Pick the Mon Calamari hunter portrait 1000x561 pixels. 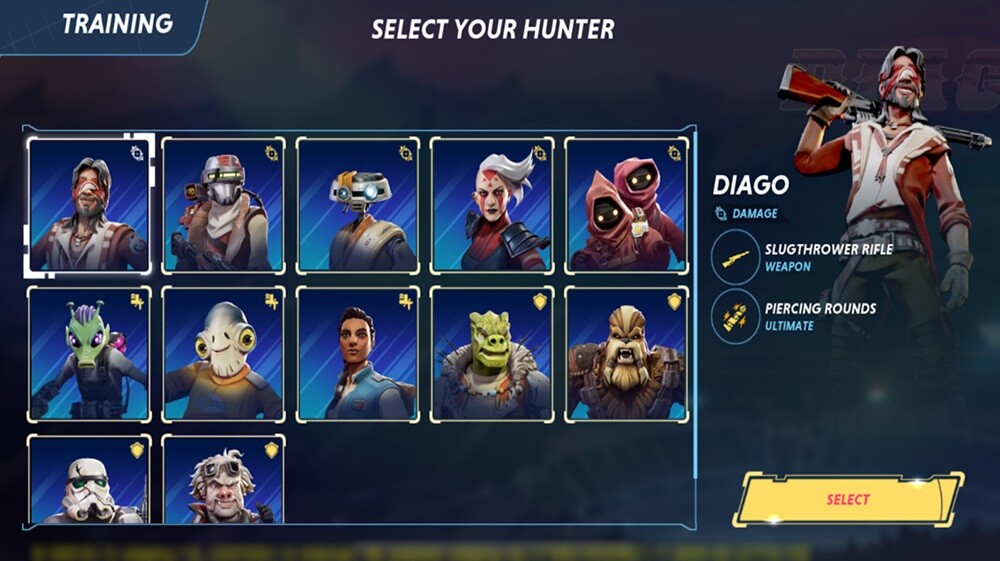(x=223, y=354)
